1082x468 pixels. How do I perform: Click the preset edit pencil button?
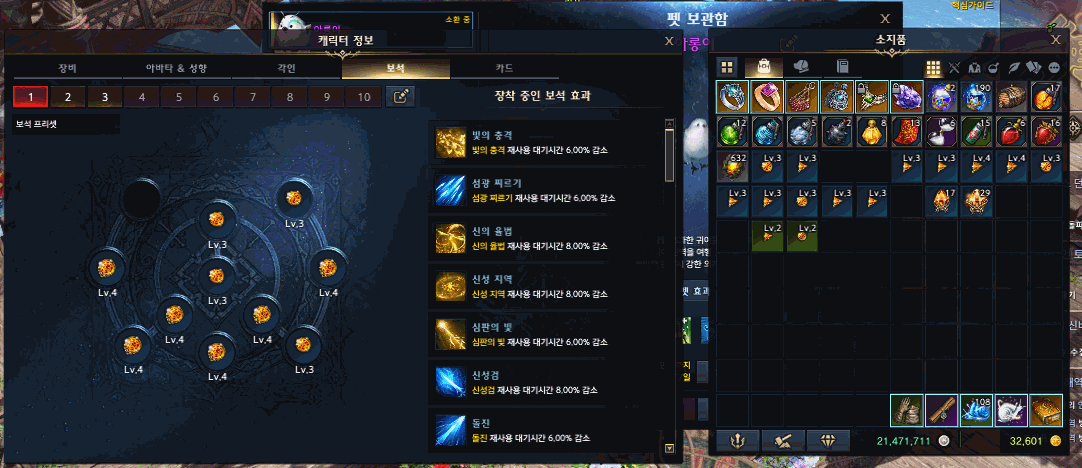point(400,97)
